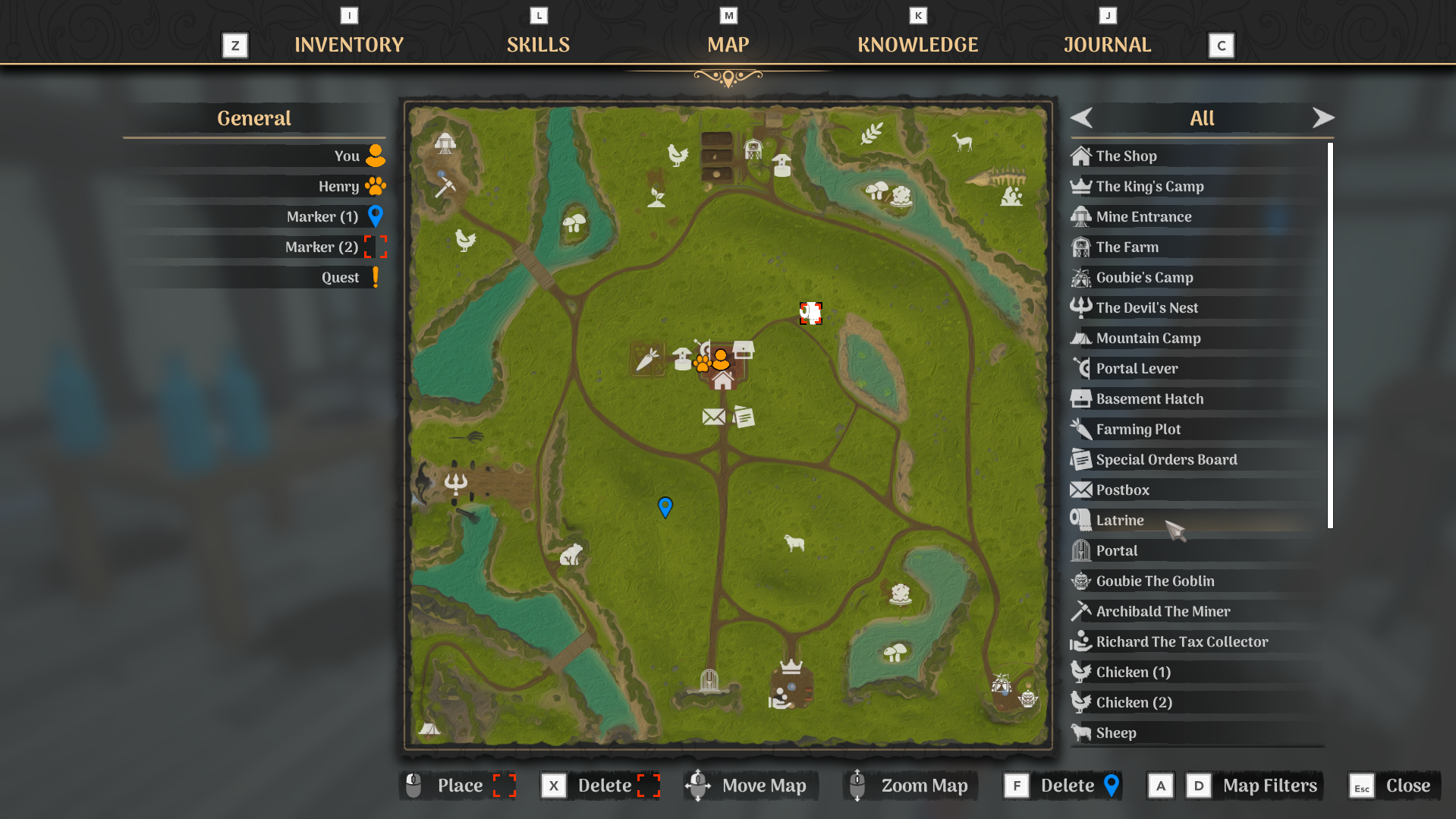The width and height of the screenshot is (1456, 819).
Task: Click the Special Orders Board icon on the map
Action: (744, 416)
